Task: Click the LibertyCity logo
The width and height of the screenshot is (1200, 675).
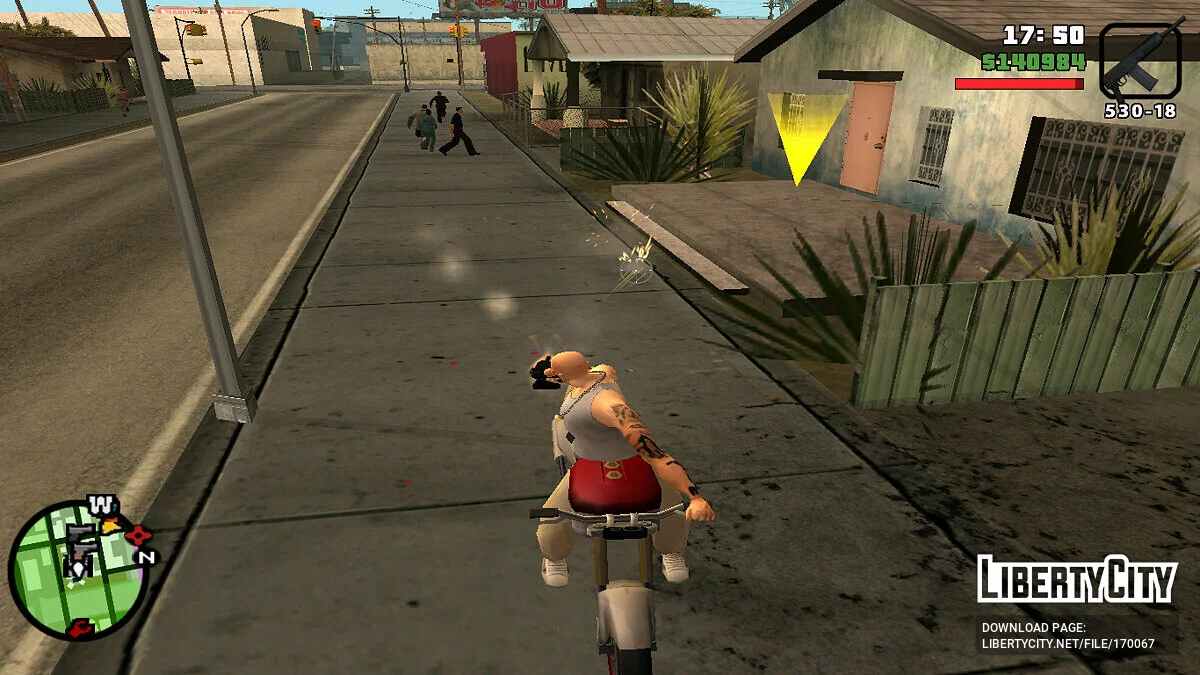Action: [x=1076, y=579]
